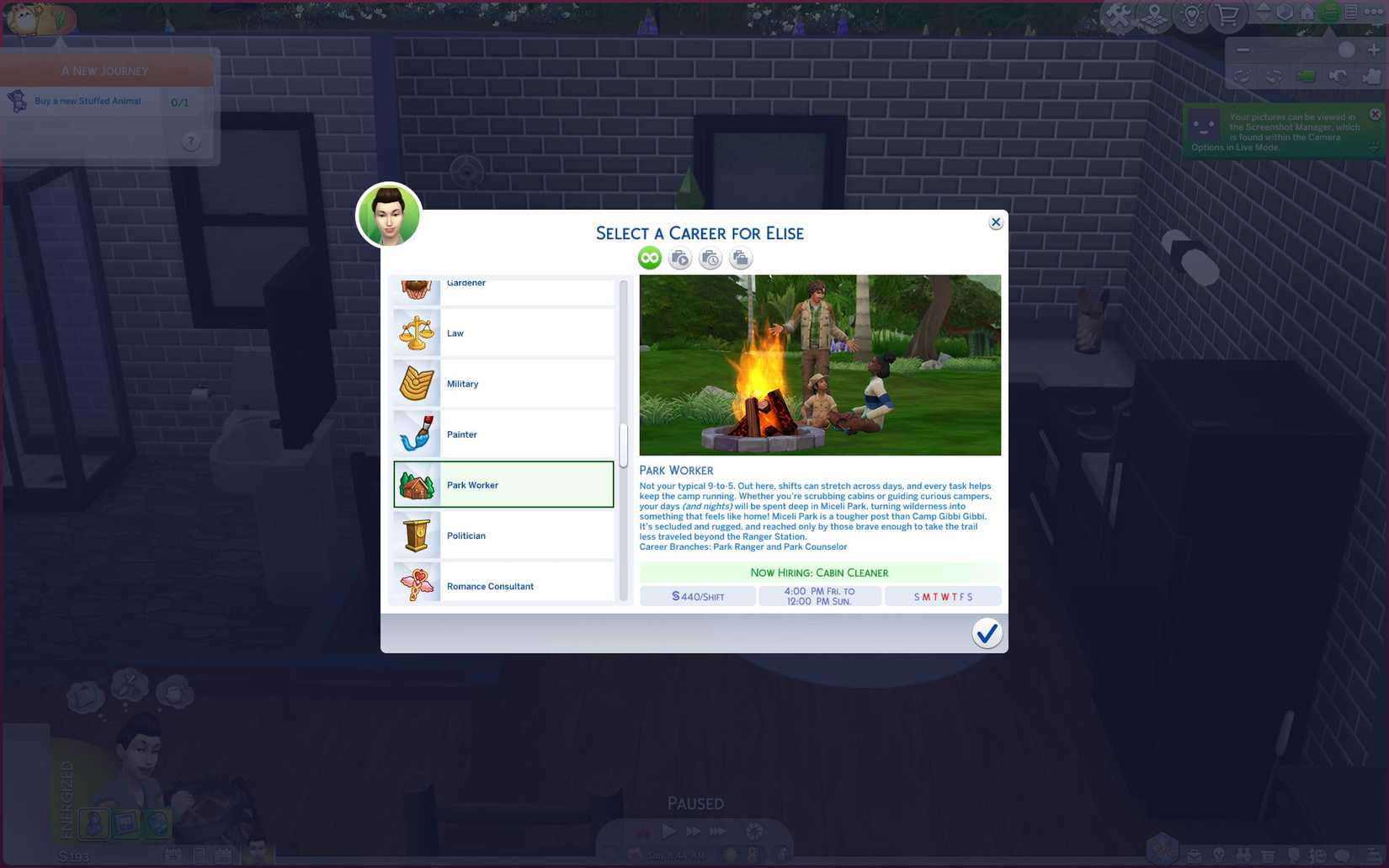
Task: Click the Law career scales icon
Action: click(416, 333)
